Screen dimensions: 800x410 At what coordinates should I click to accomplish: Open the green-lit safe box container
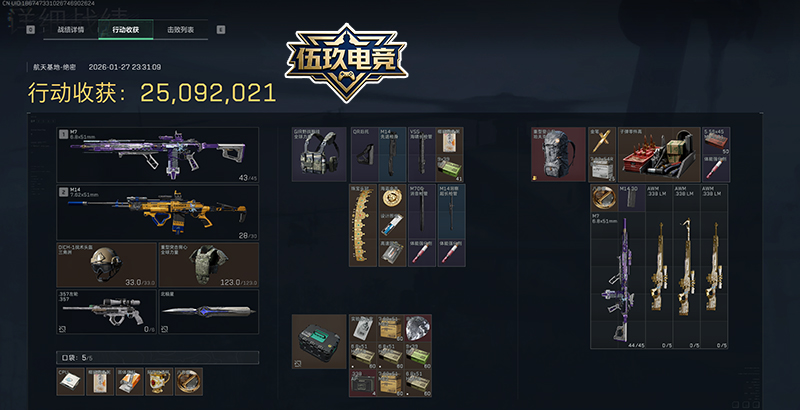319,340
